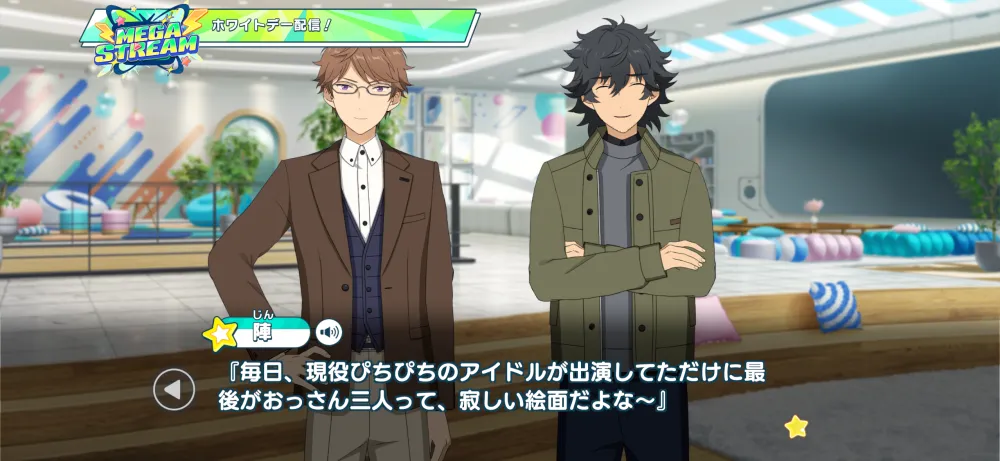
Task: Play Jin's voice line with speaker icon
Action: pos(329,331)
